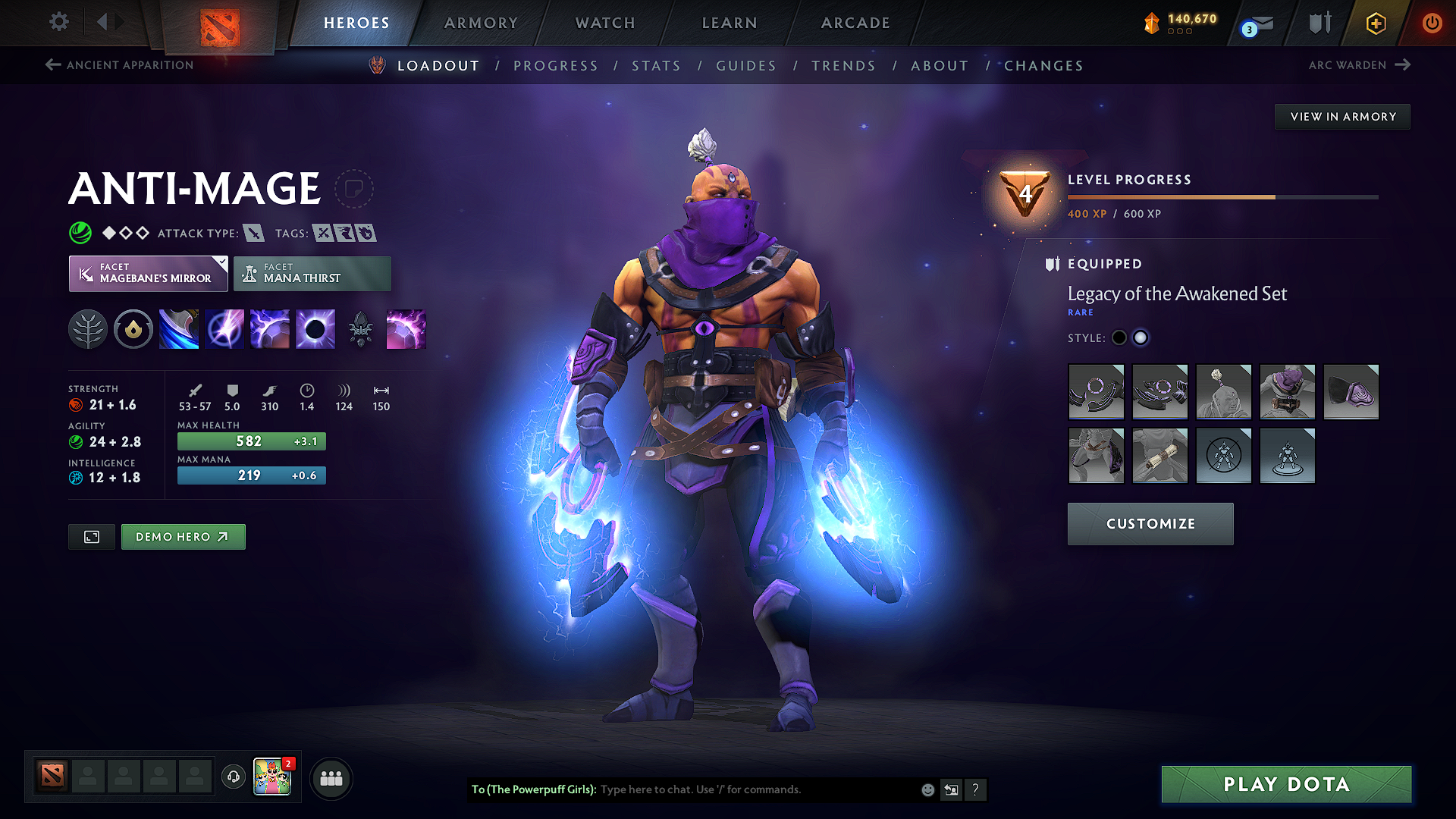Open the Magebane's Mirror facet dropdown
Image resolution: width=1456 pixels, height=819 pixels.
(x=147, y=273)
